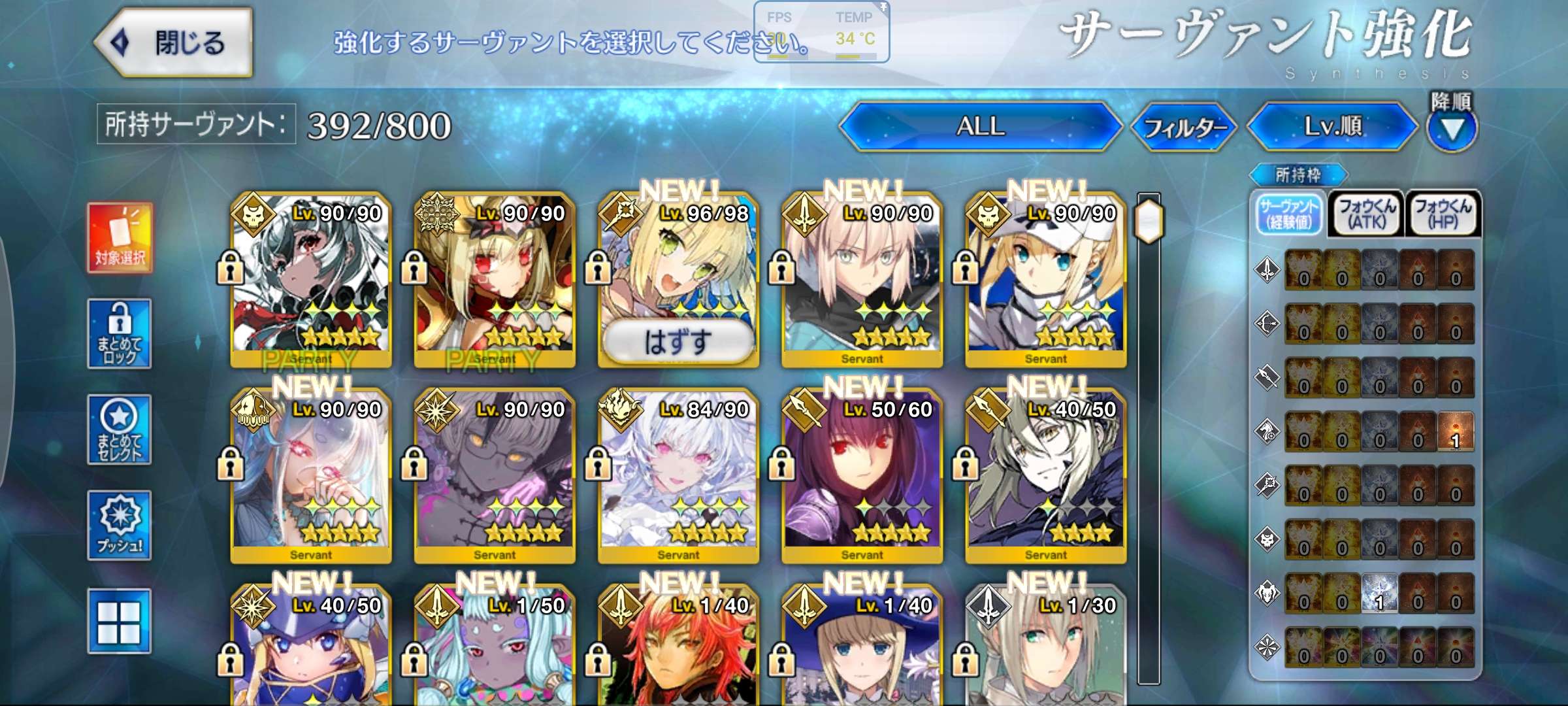Remove selected servant with the はずす button
Viewport: 1568px width, 706px height.
point(678,341)
